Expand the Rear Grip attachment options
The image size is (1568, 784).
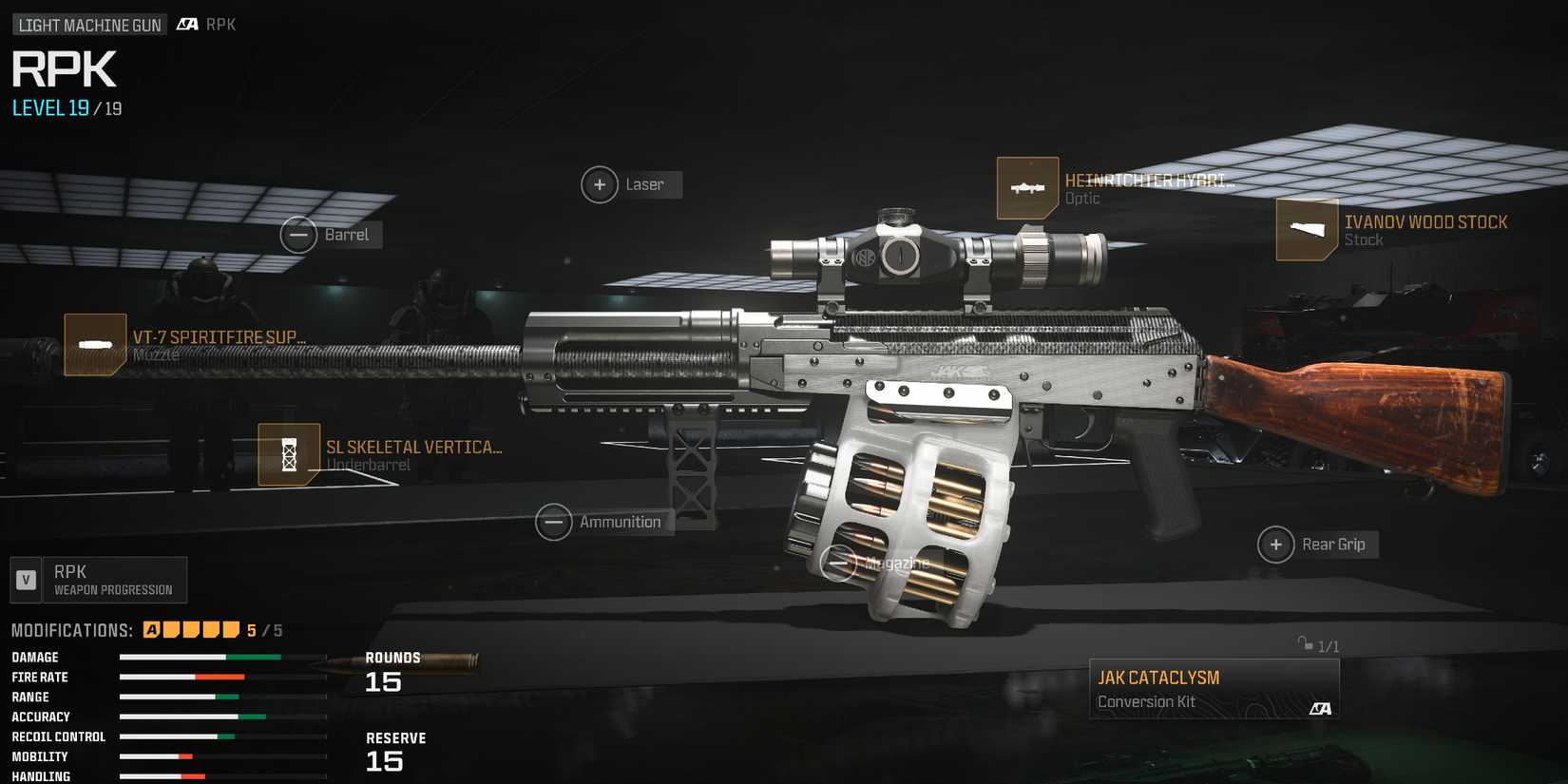(1274, 545)
